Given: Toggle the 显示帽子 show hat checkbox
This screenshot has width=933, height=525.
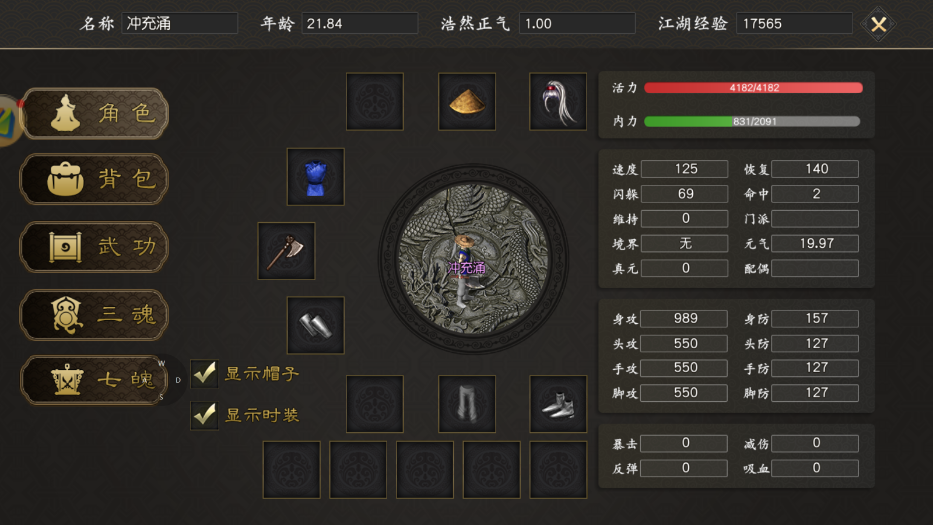Looking at the screenshot, I should (205, 374).
